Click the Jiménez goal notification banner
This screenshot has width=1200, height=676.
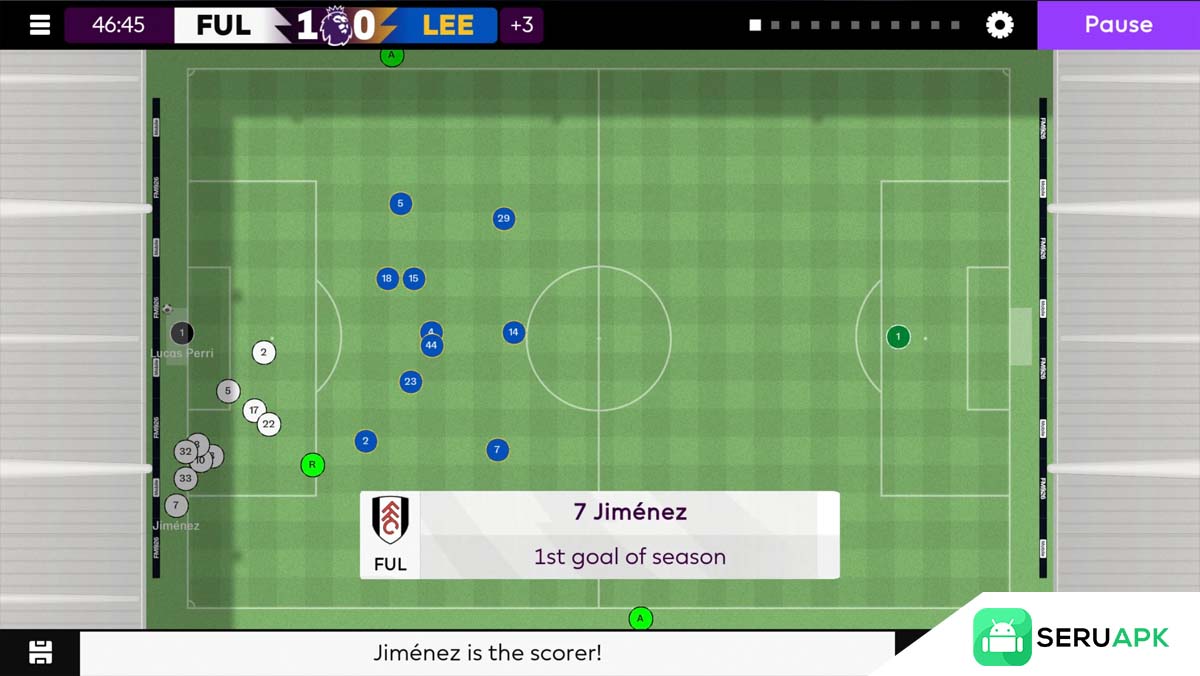tap(600, 534)
